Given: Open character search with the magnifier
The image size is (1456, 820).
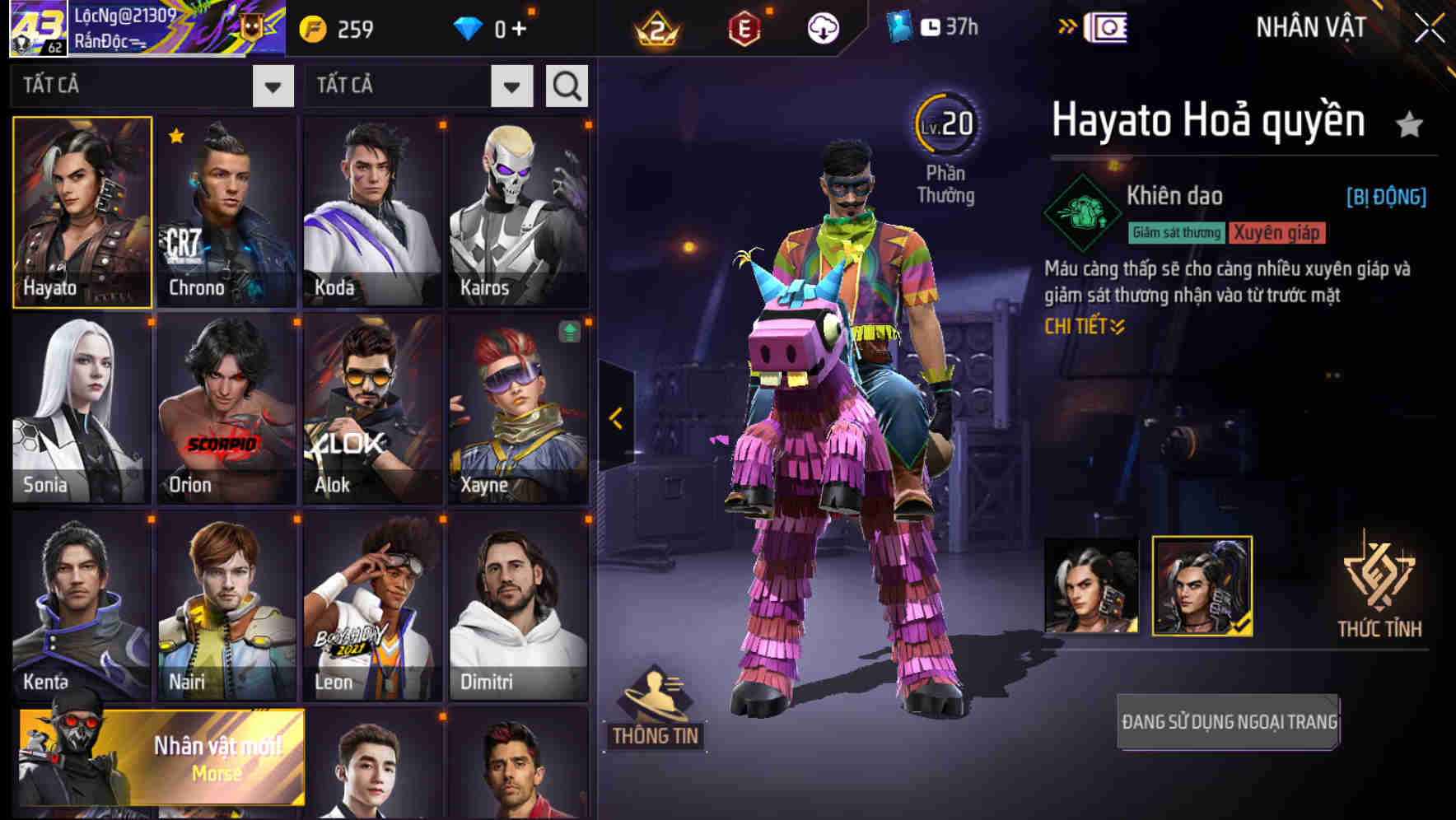Looking at the screenshot, I should [x=566, y=86].
